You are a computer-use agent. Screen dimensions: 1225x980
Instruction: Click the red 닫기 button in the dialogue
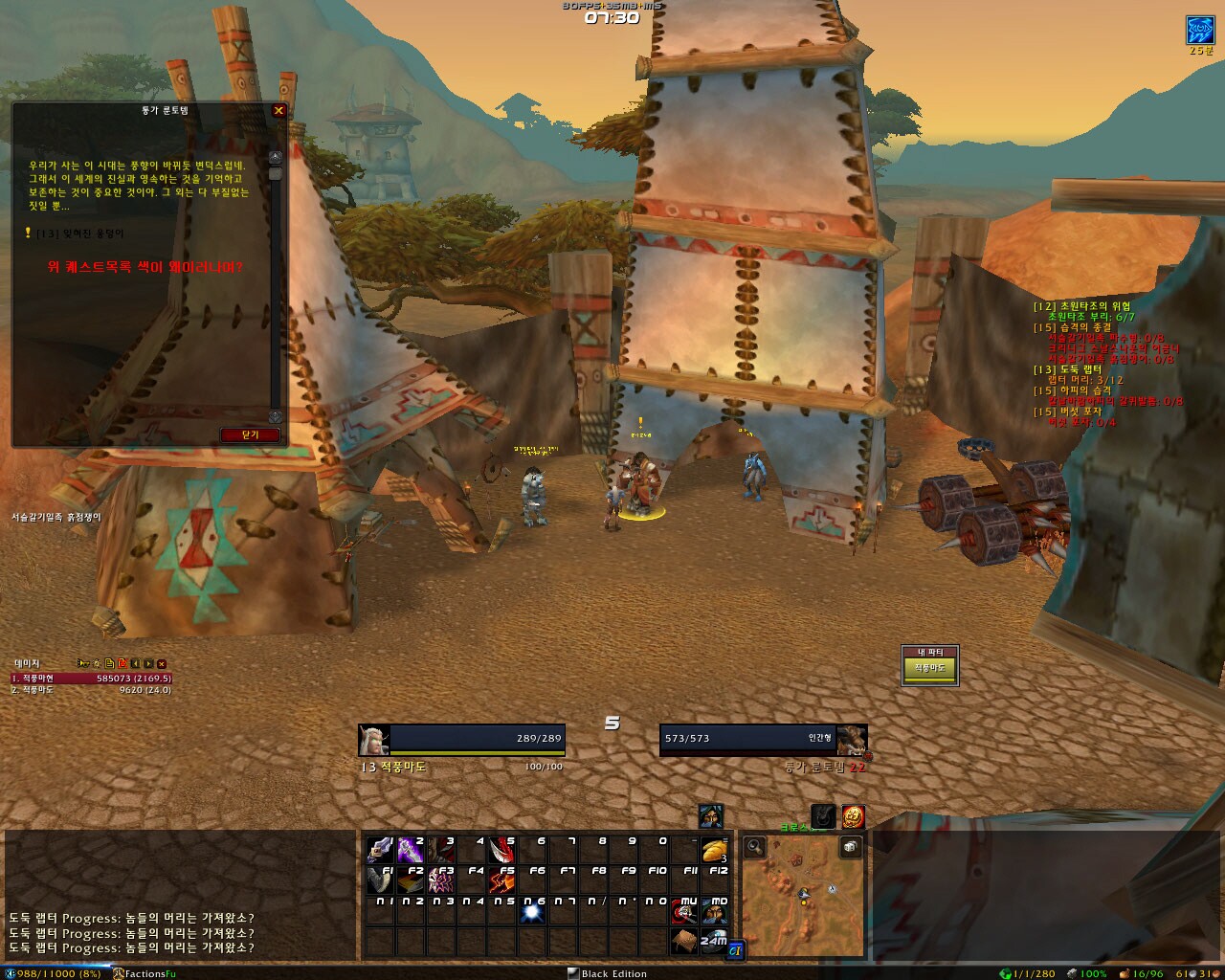coord(251,434)
